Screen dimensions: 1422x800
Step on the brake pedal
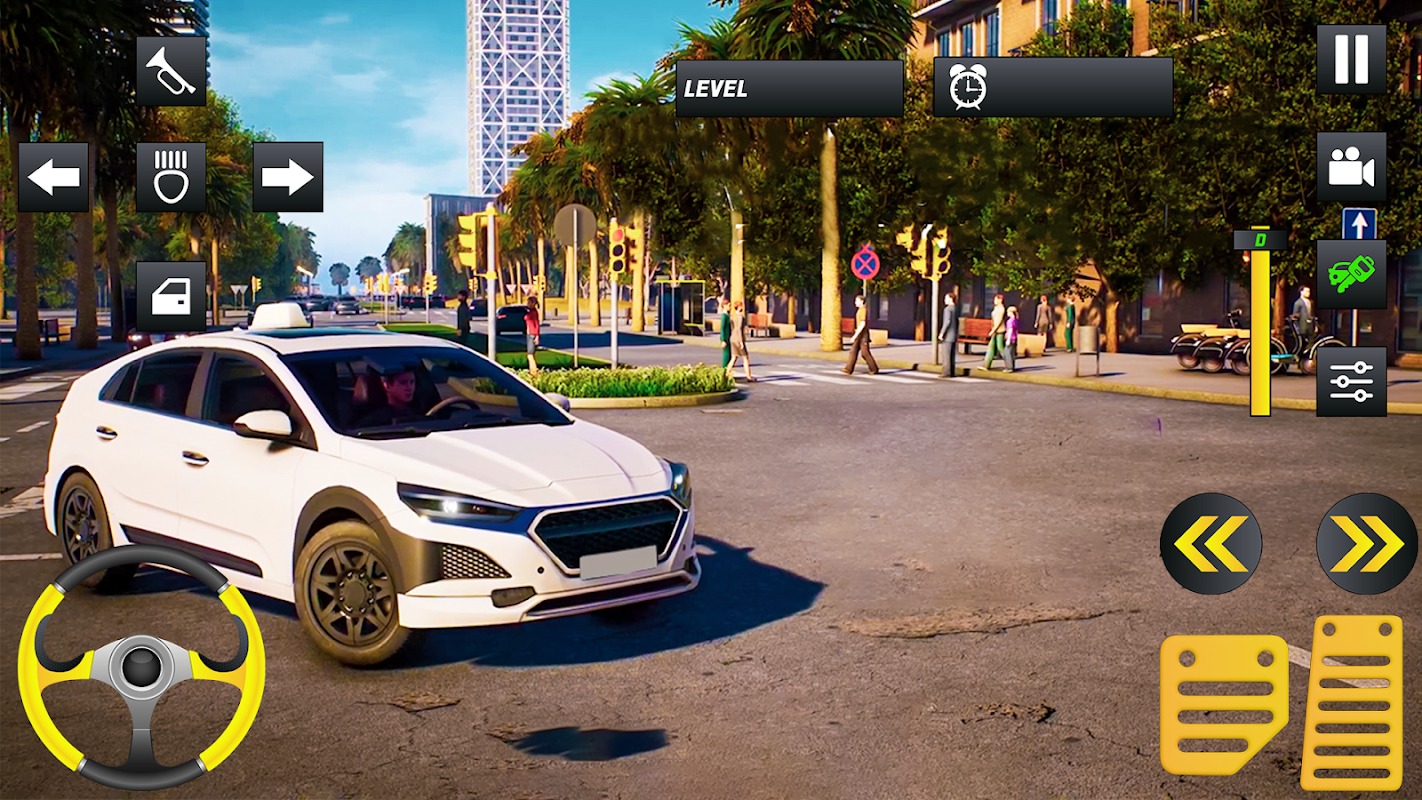[1223, 704]
